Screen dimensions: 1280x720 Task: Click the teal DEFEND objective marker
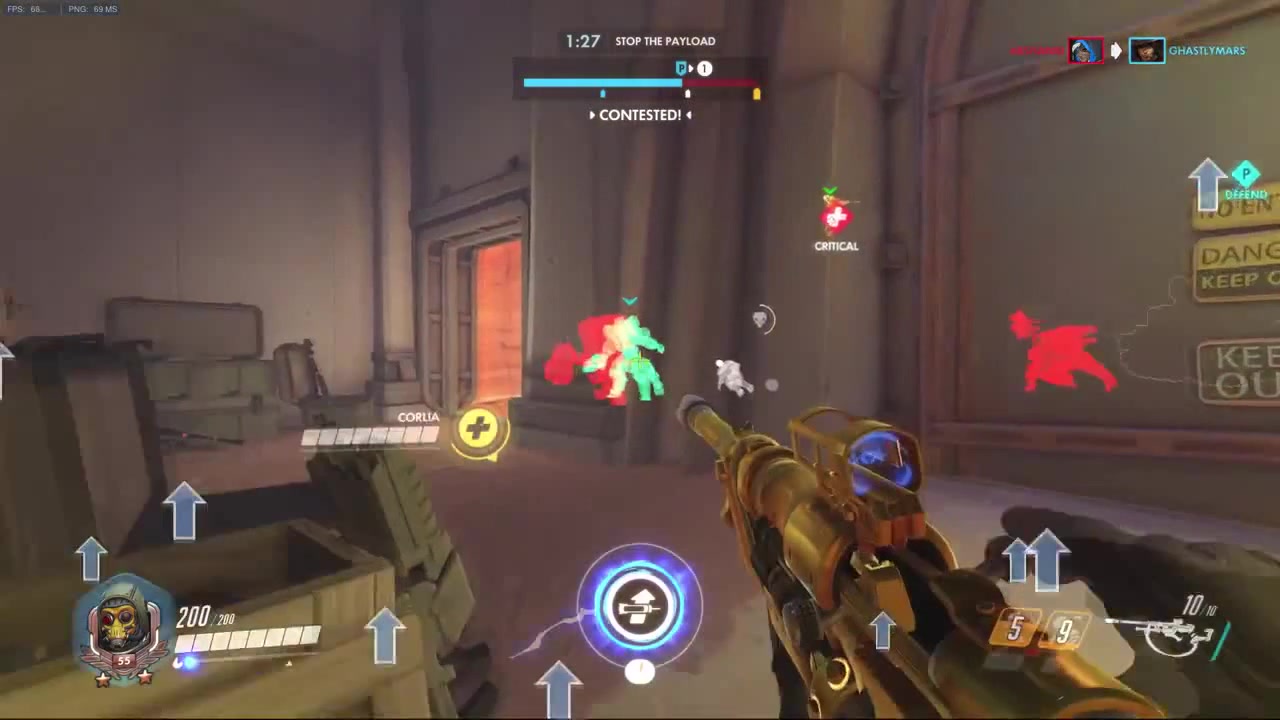(1245, 175)
